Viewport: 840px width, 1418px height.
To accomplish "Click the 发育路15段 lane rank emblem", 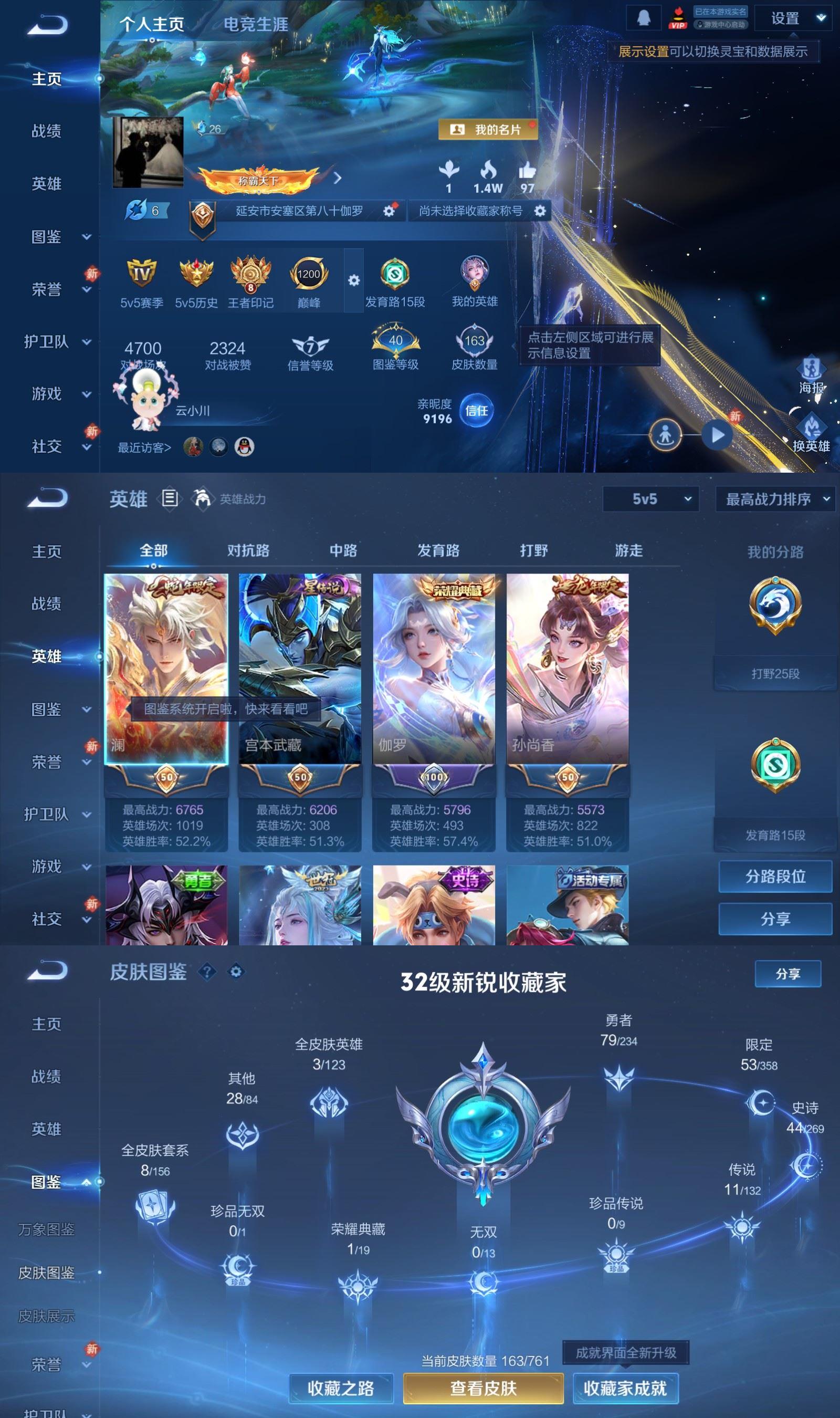I will pyautogui.click(x=397, y=274).
